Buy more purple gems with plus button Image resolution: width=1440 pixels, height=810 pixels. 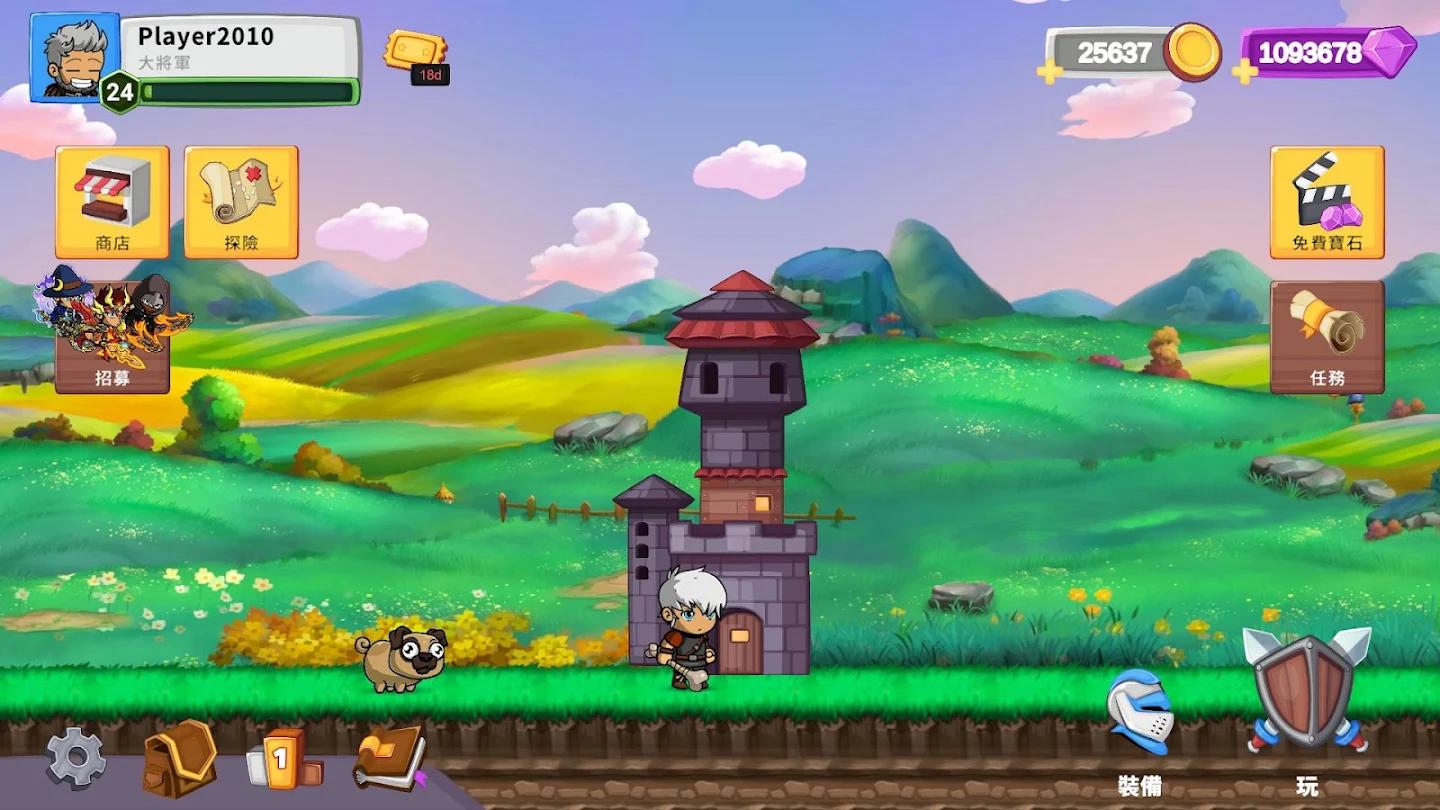1245,71
